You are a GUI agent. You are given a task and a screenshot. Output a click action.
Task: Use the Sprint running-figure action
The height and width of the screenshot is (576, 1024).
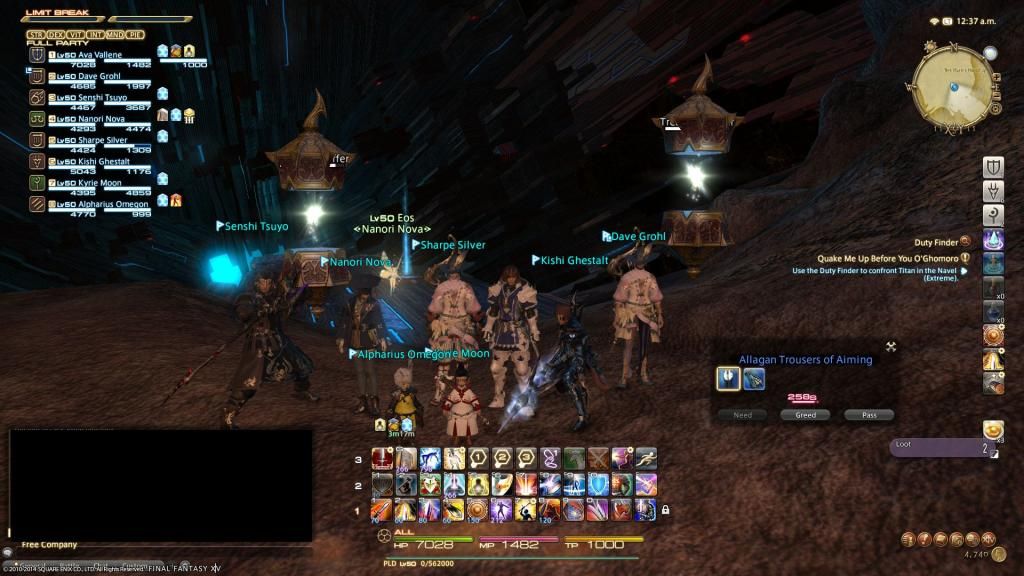tap(646, 459)
